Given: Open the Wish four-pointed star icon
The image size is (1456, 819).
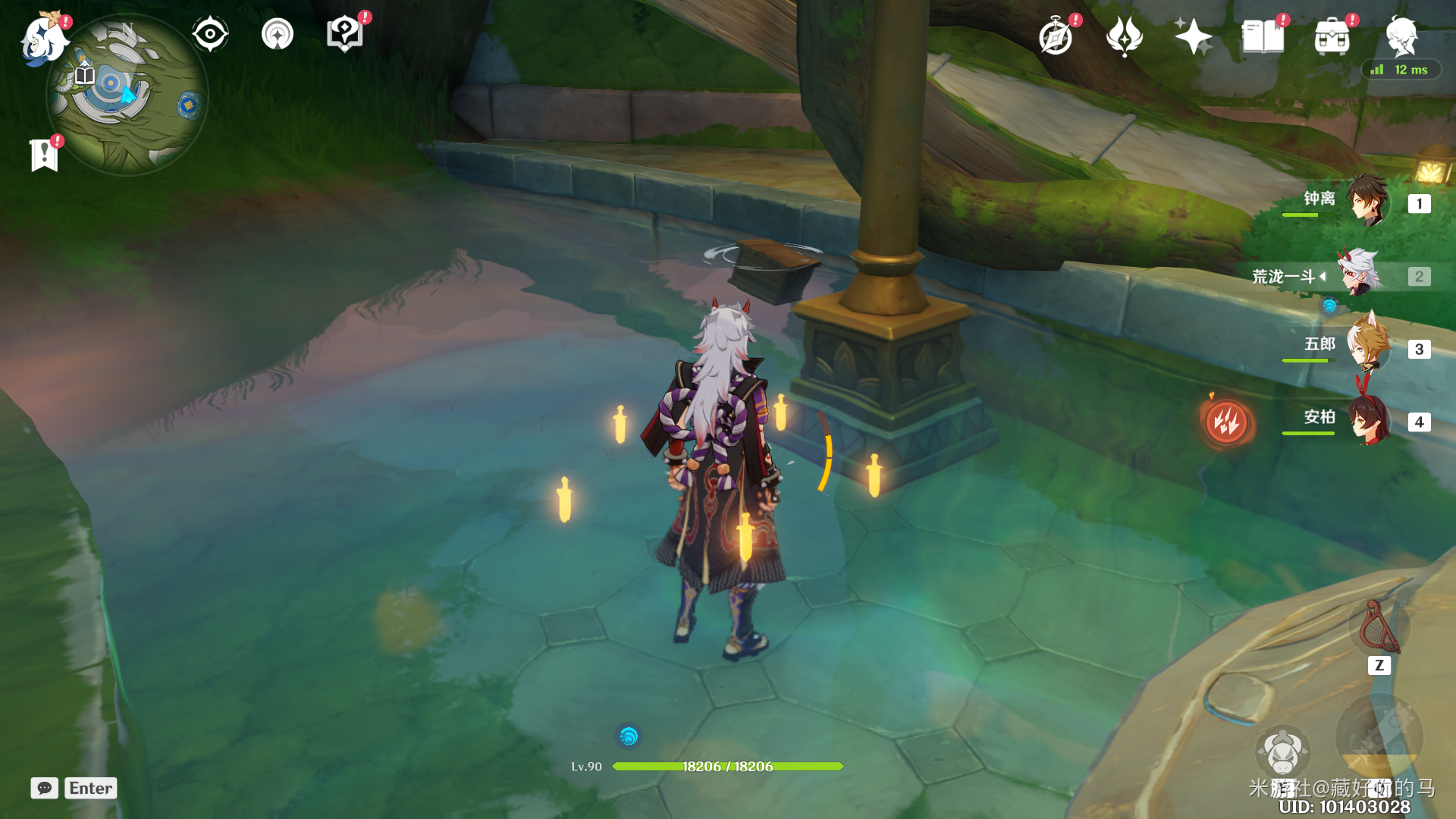Looking at the screenshot, I should (x=1193, y=36).
